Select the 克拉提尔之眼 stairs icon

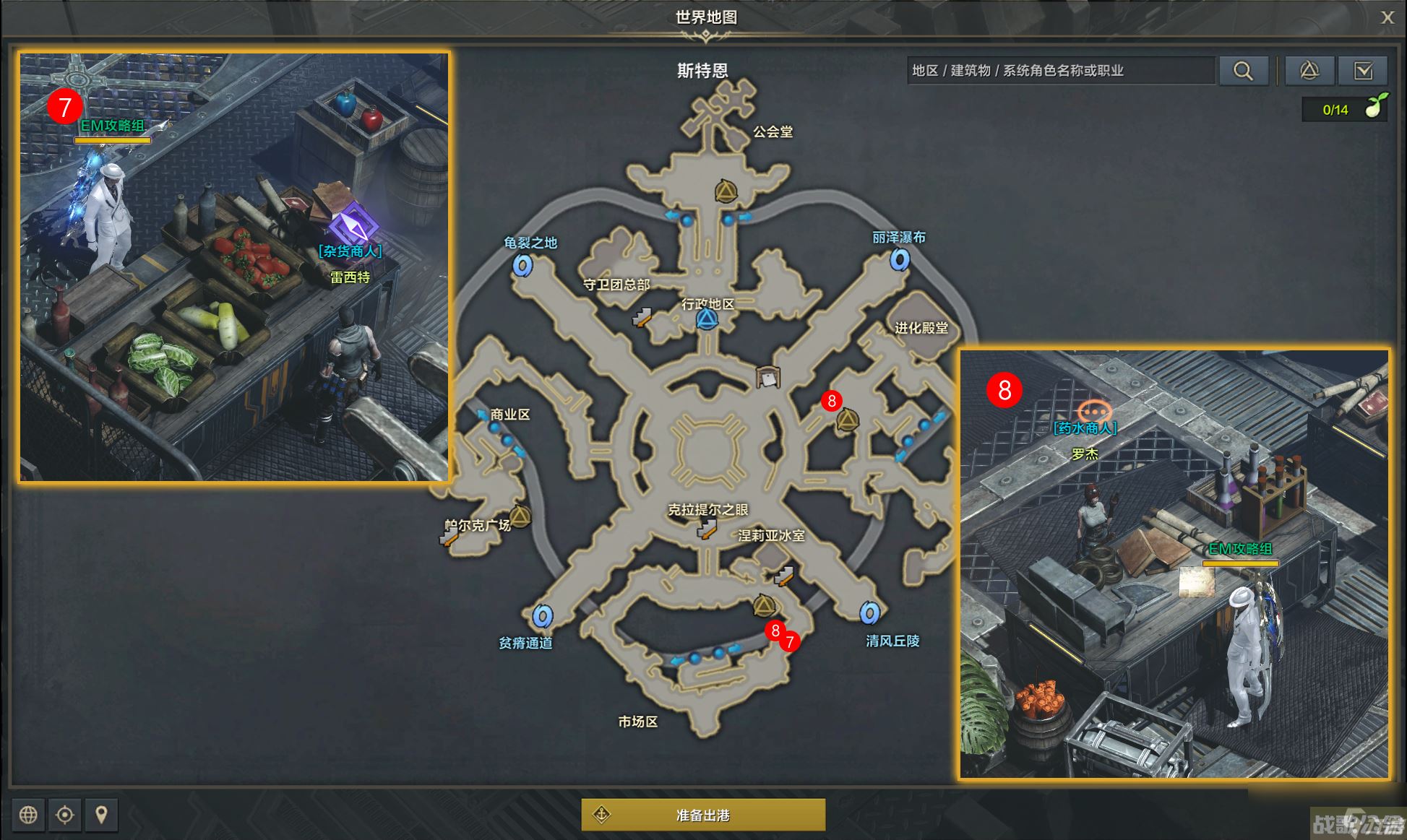[707, 531]
